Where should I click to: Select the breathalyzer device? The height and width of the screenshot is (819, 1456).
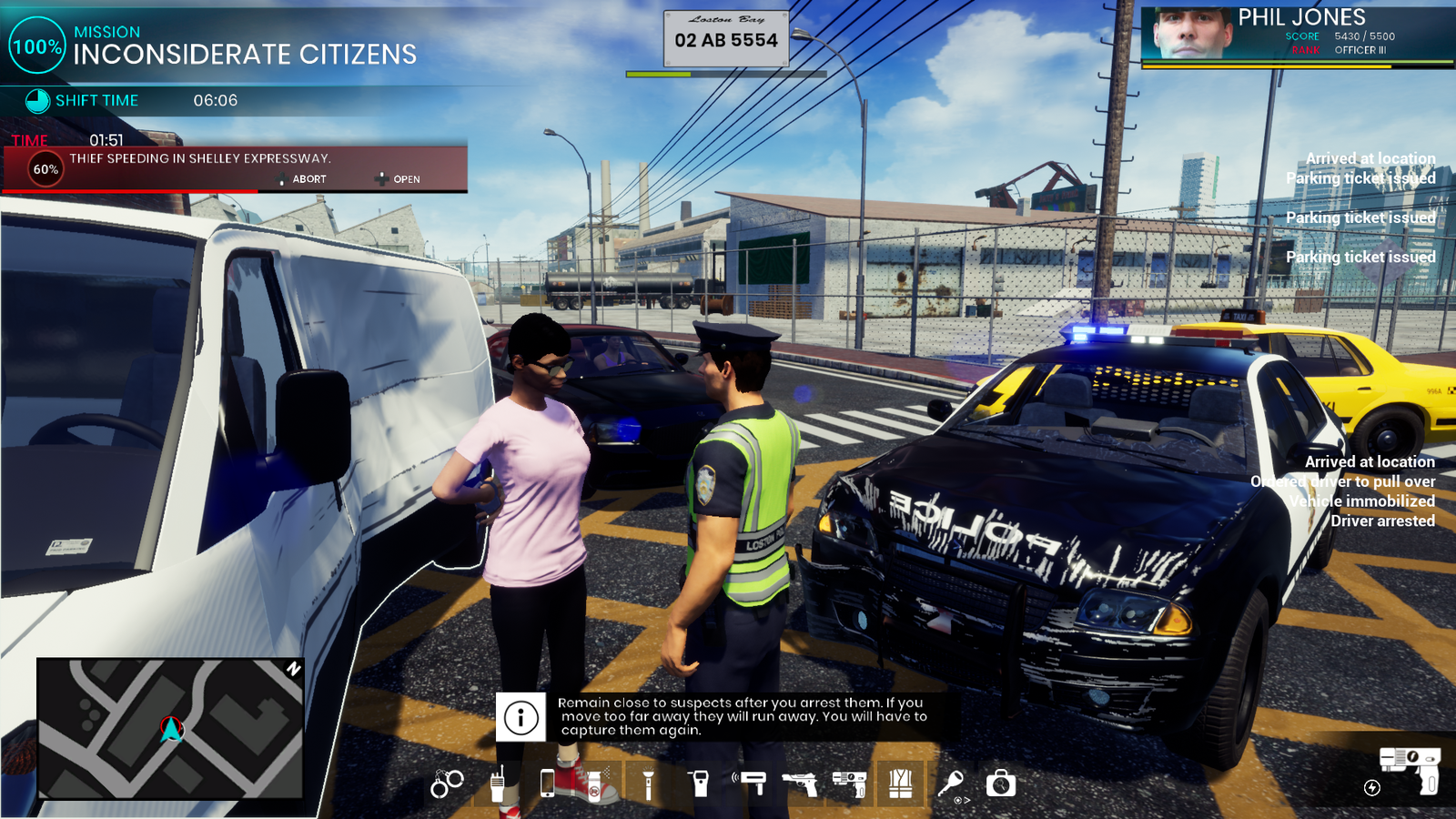[700, 784]
